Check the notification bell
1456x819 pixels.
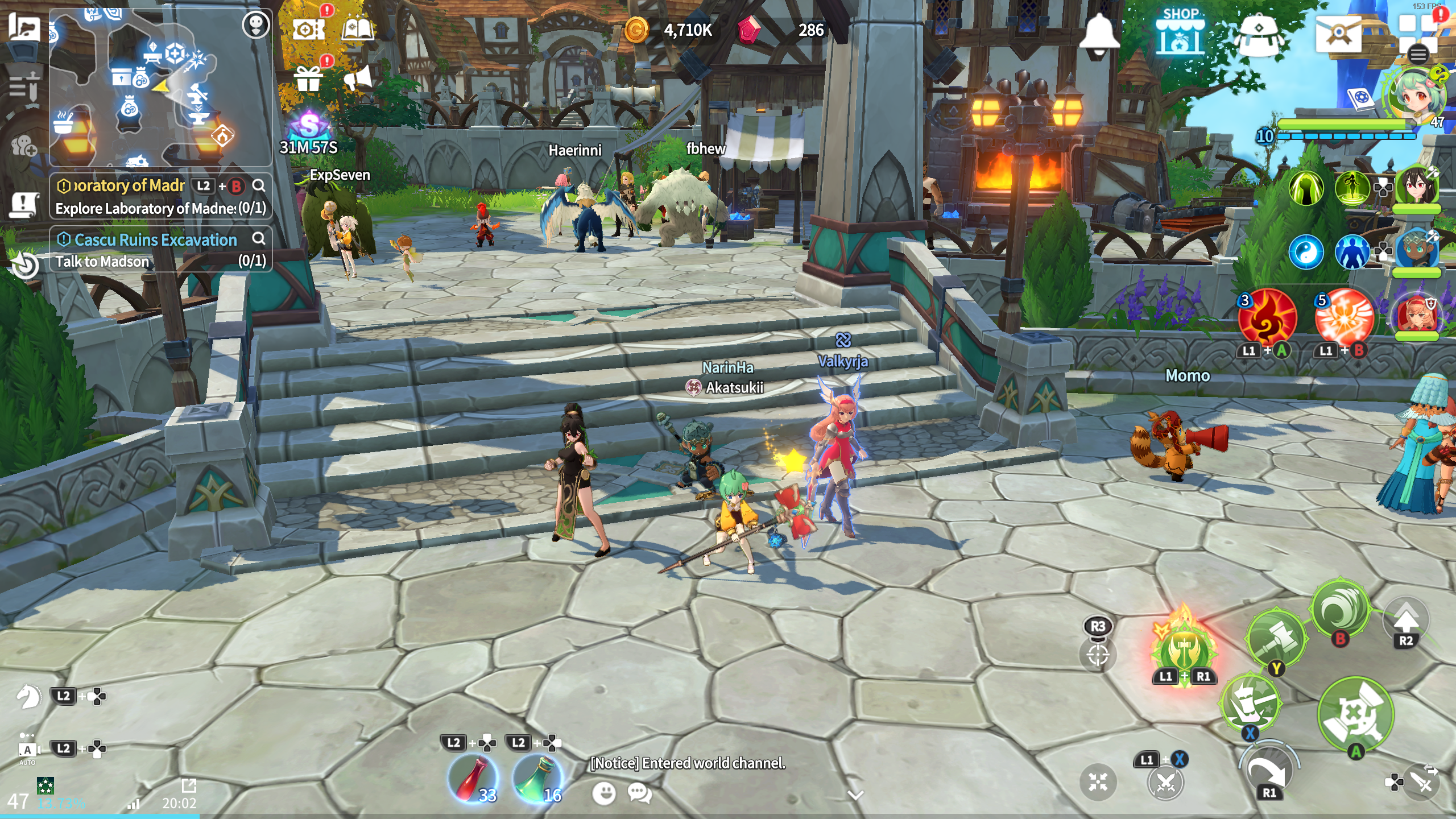(1099, 33)
